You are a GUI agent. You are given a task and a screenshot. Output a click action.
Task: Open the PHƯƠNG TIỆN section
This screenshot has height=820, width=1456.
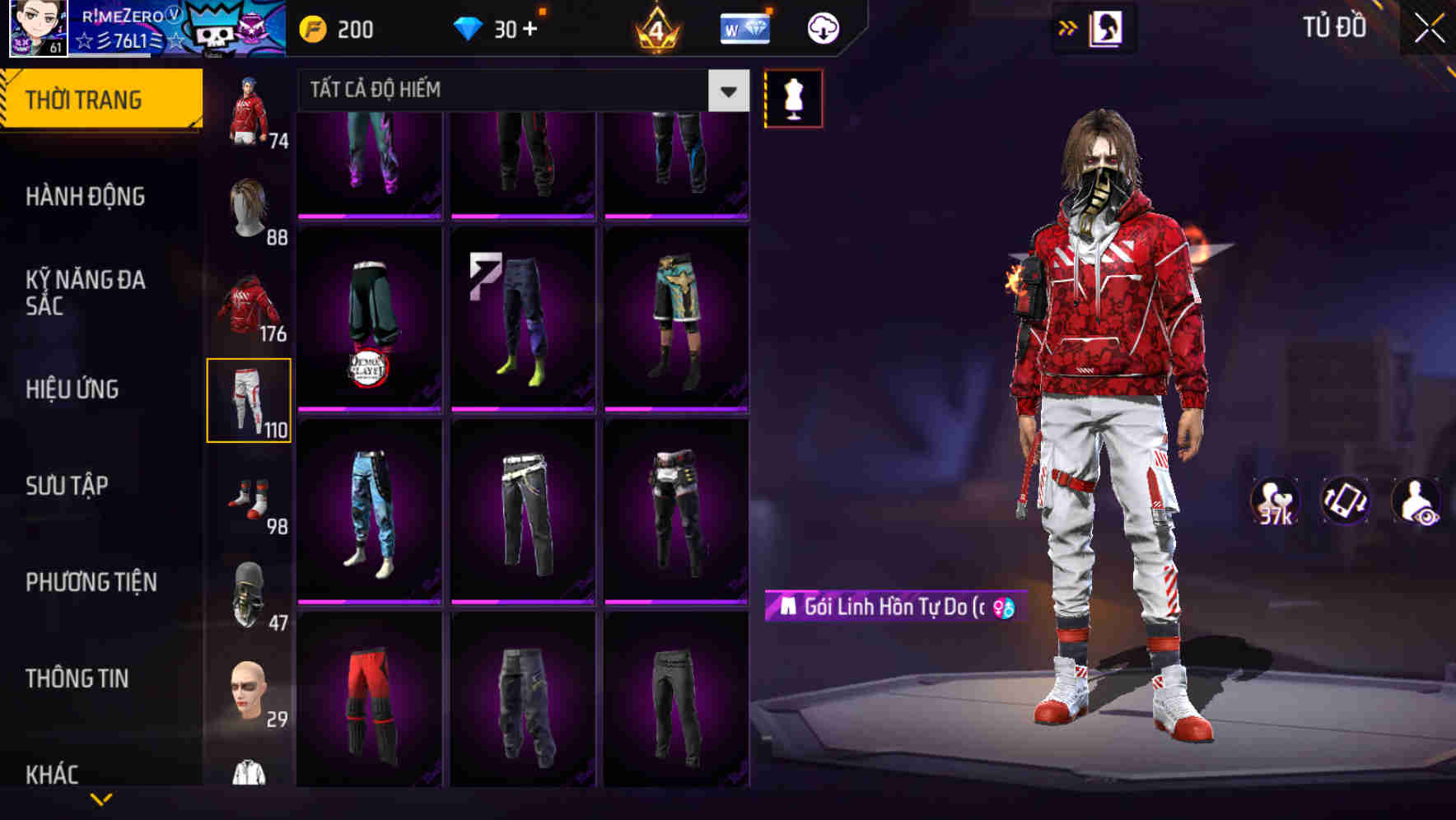point(91,581)
